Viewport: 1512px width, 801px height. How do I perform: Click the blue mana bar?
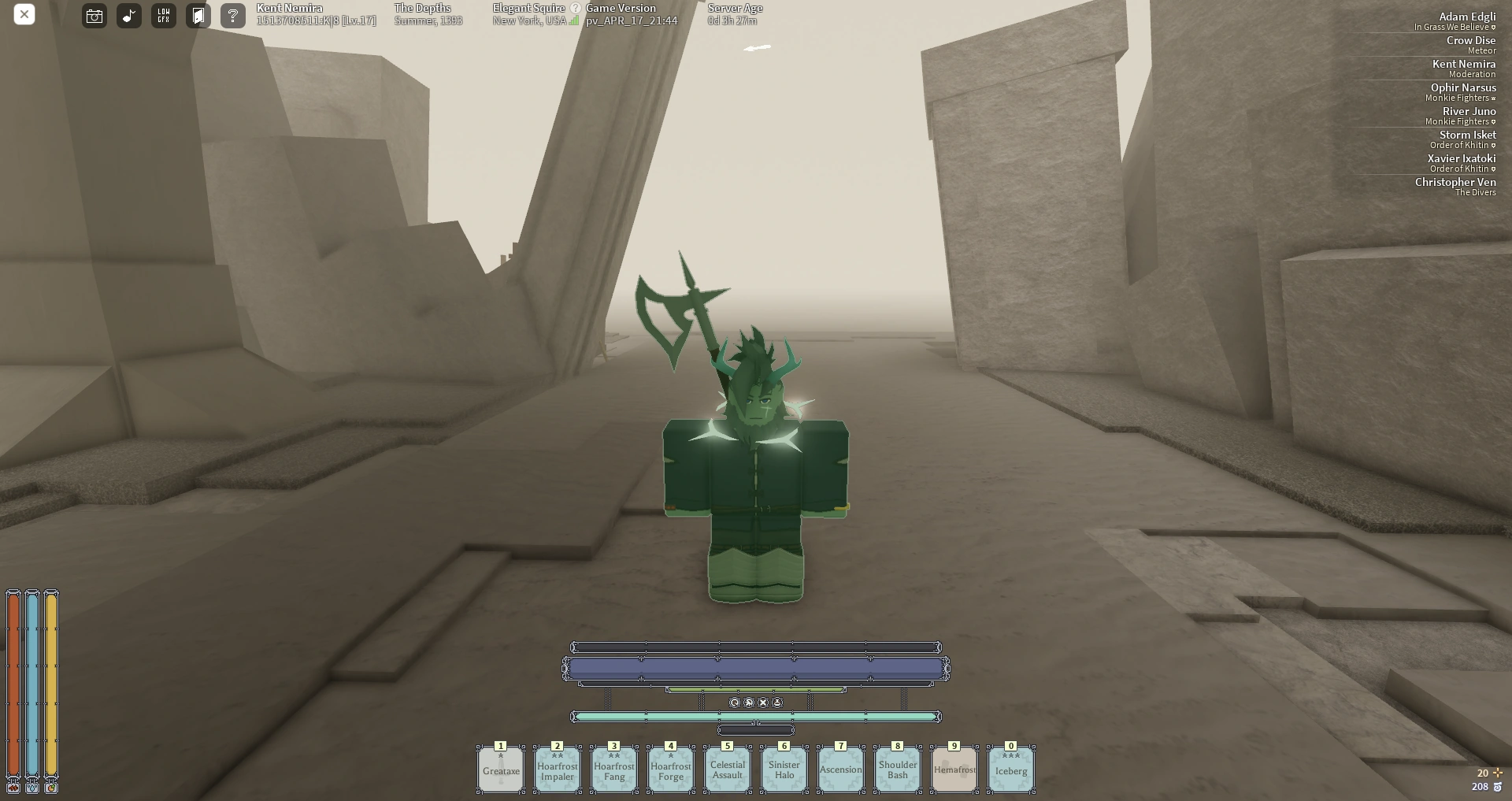click(756, 668)
